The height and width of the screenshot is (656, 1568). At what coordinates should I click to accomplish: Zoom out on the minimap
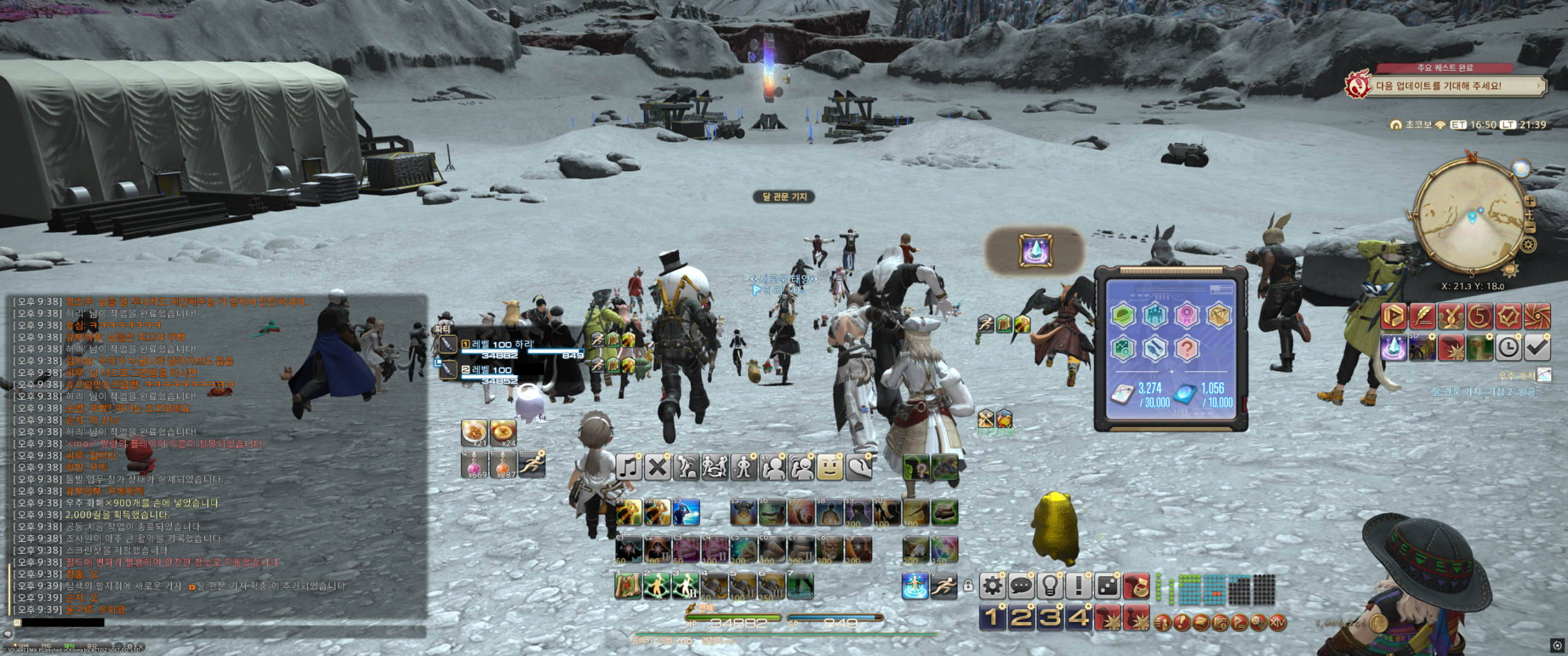coord(1530,226)
